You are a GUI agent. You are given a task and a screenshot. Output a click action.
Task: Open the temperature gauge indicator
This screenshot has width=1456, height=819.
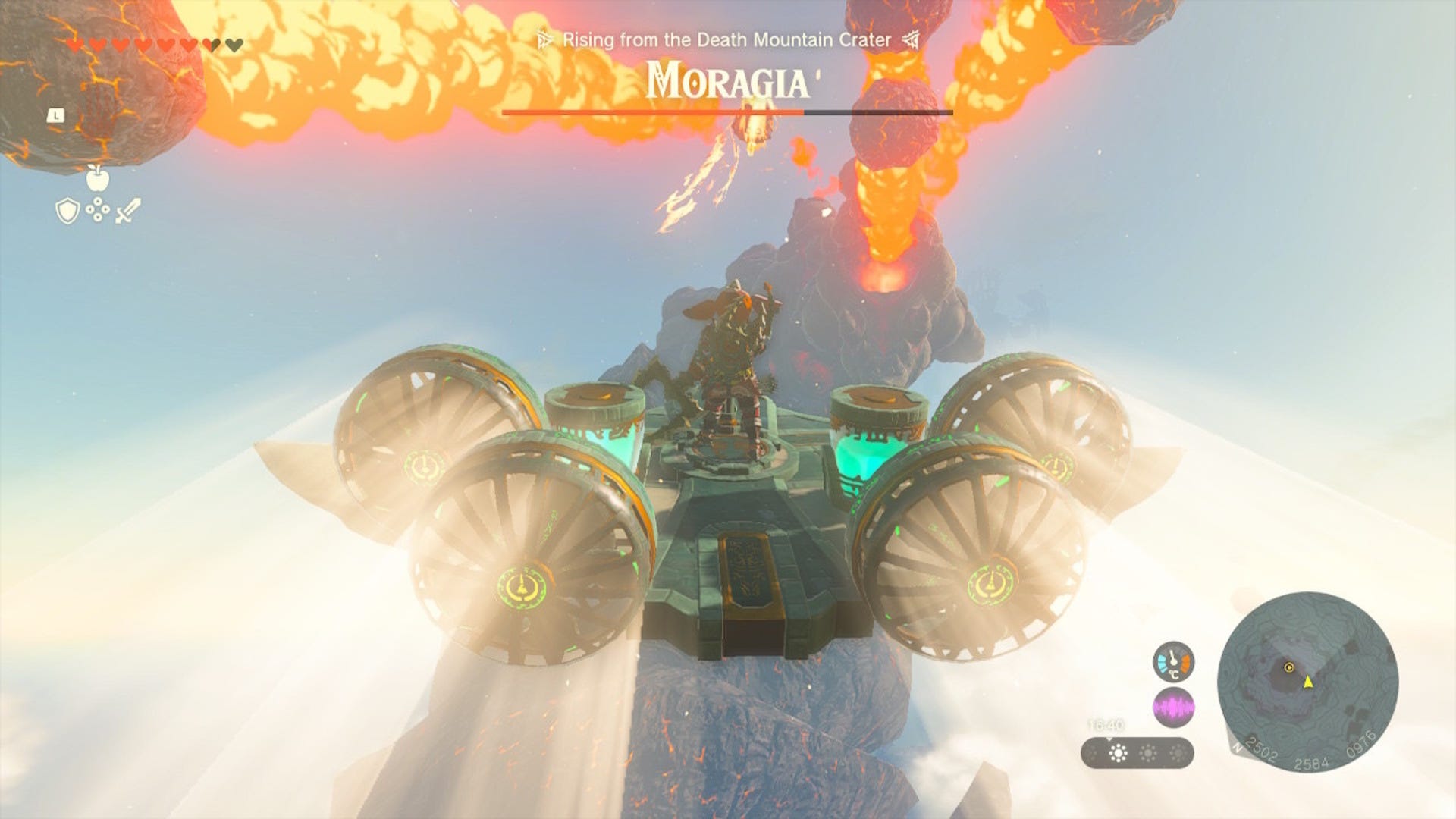point(1174,661)
